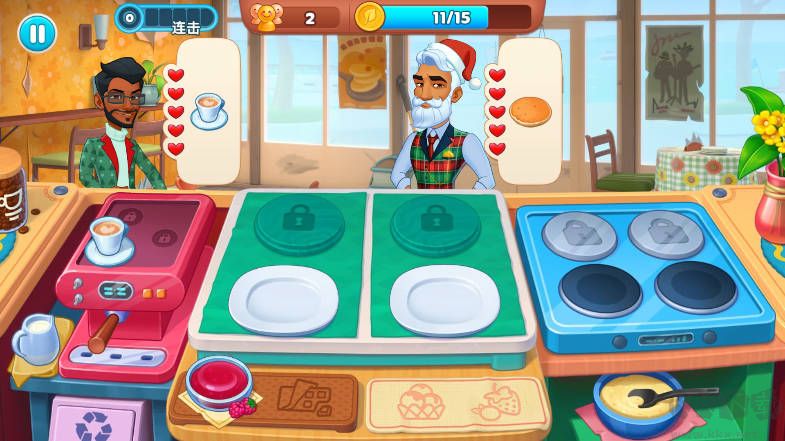The height and width of the screenshot is (441, 785).
Task: Click the milk jug beside the coffee machine
Action: 36,339
